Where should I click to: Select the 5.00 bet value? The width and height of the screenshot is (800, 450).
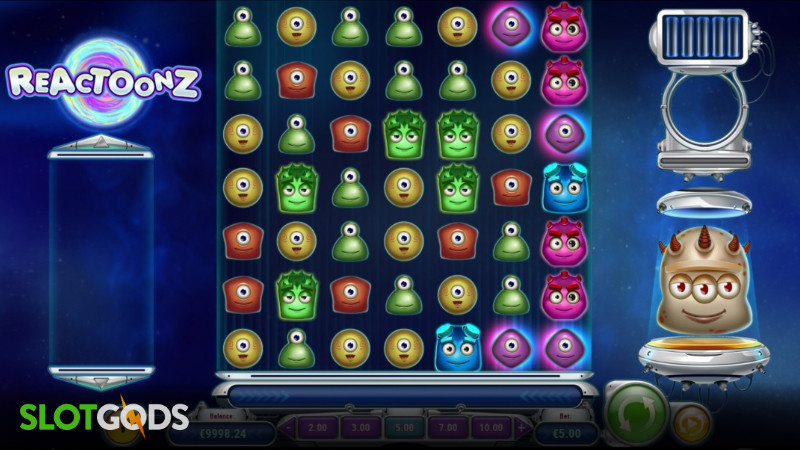click(x=402, y=428)
